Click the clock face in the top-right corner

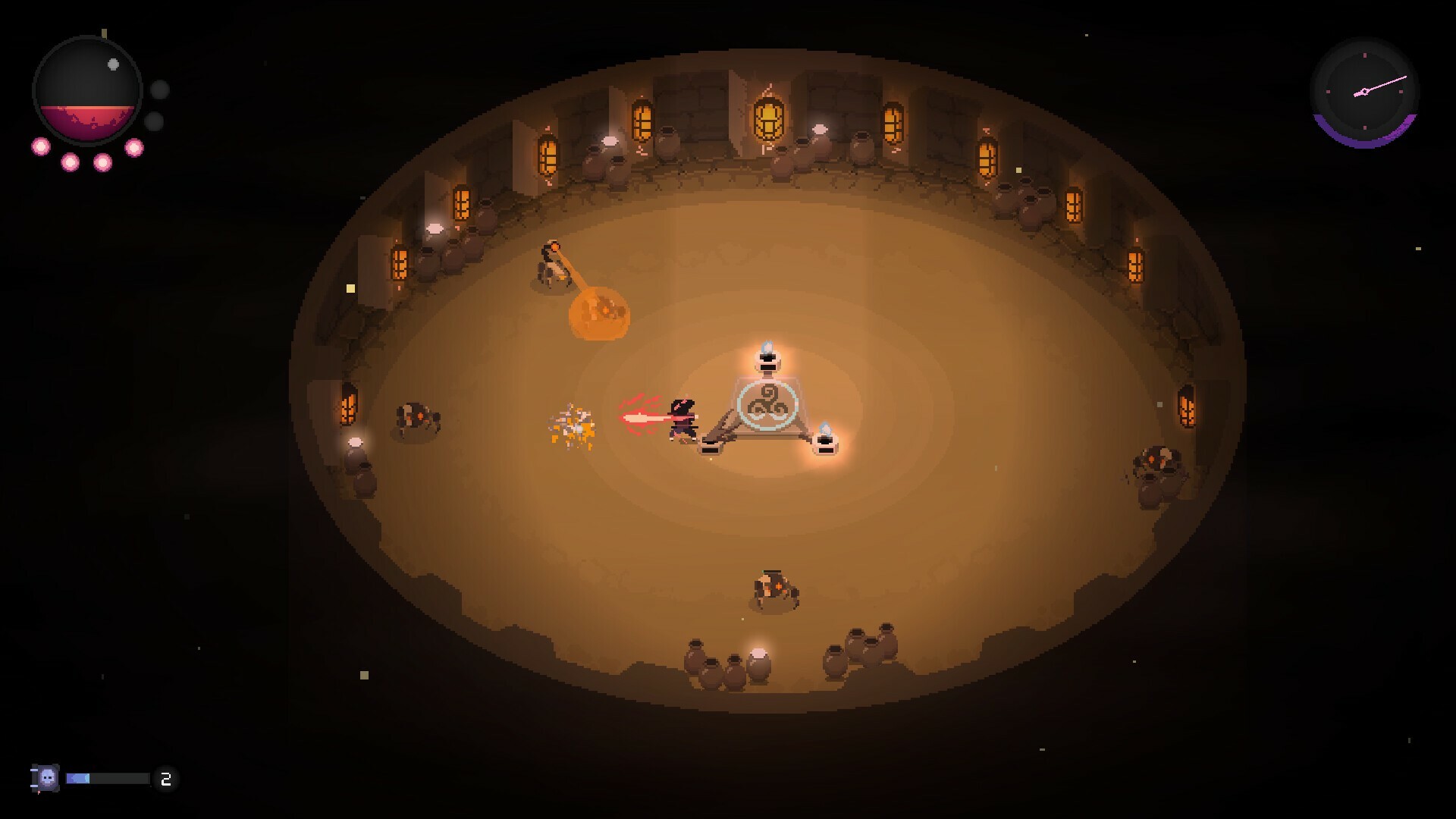[1363, 91]
